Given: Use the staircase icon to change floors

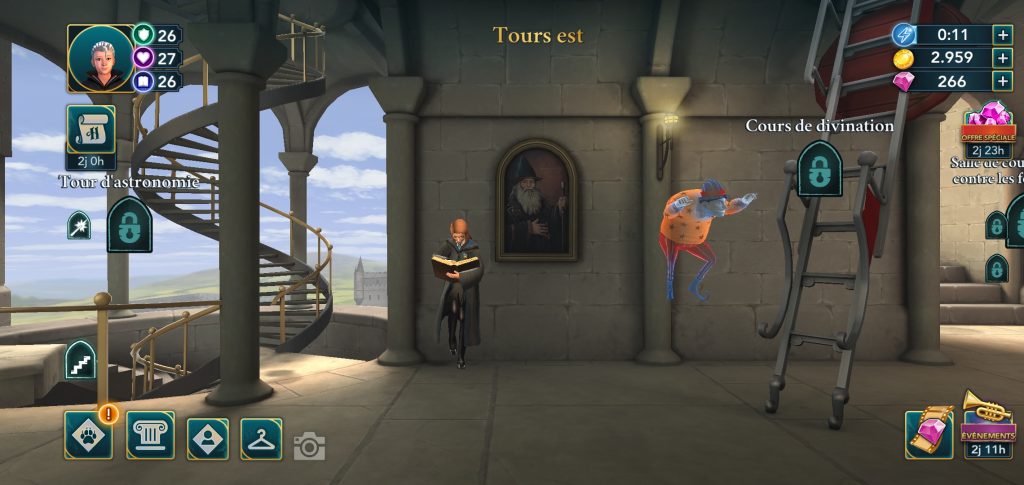Looking at the screenshot, I should (80, 361).
